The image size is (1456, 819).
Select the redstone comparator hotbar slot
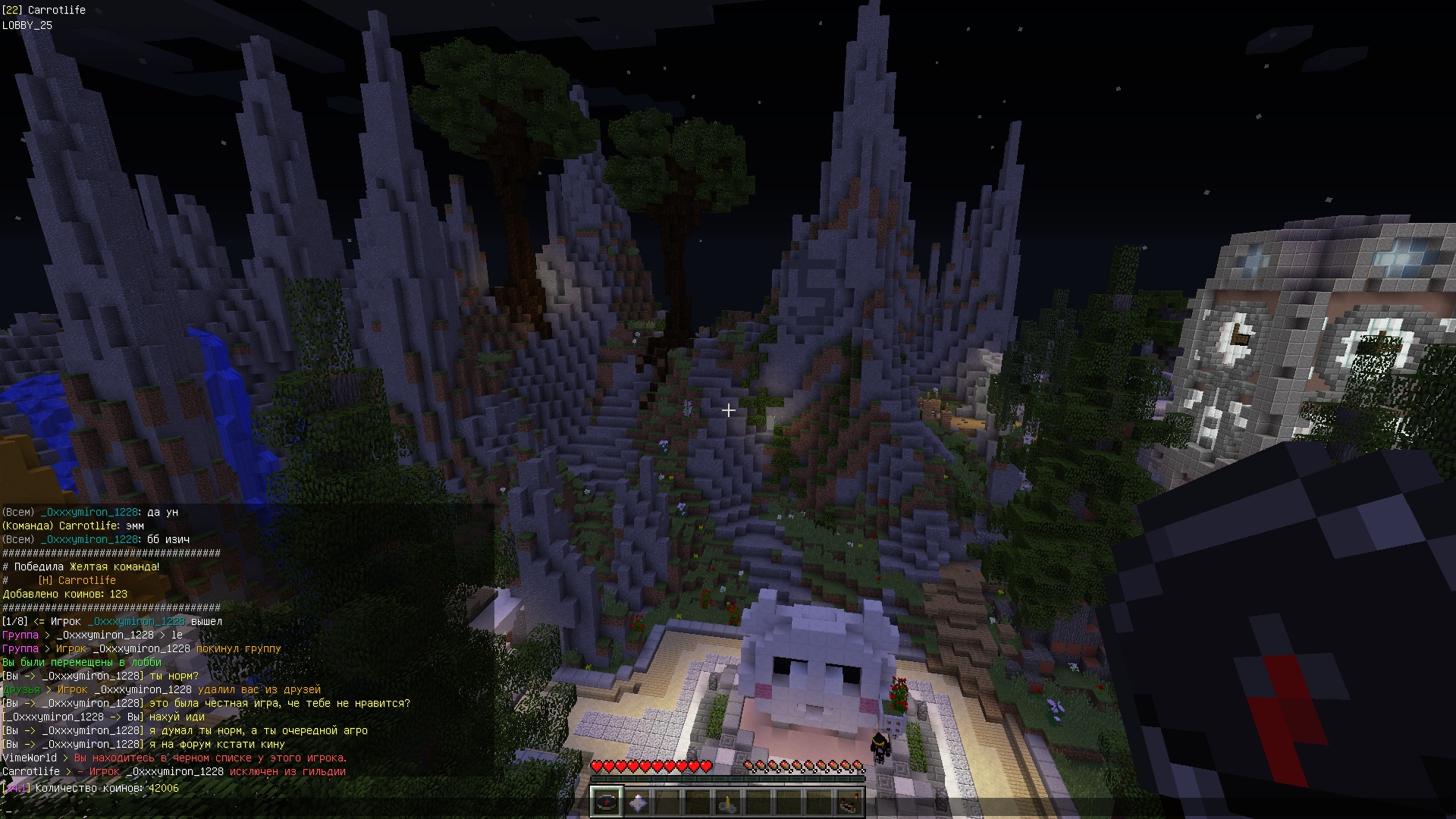click(x=849, y=802)
